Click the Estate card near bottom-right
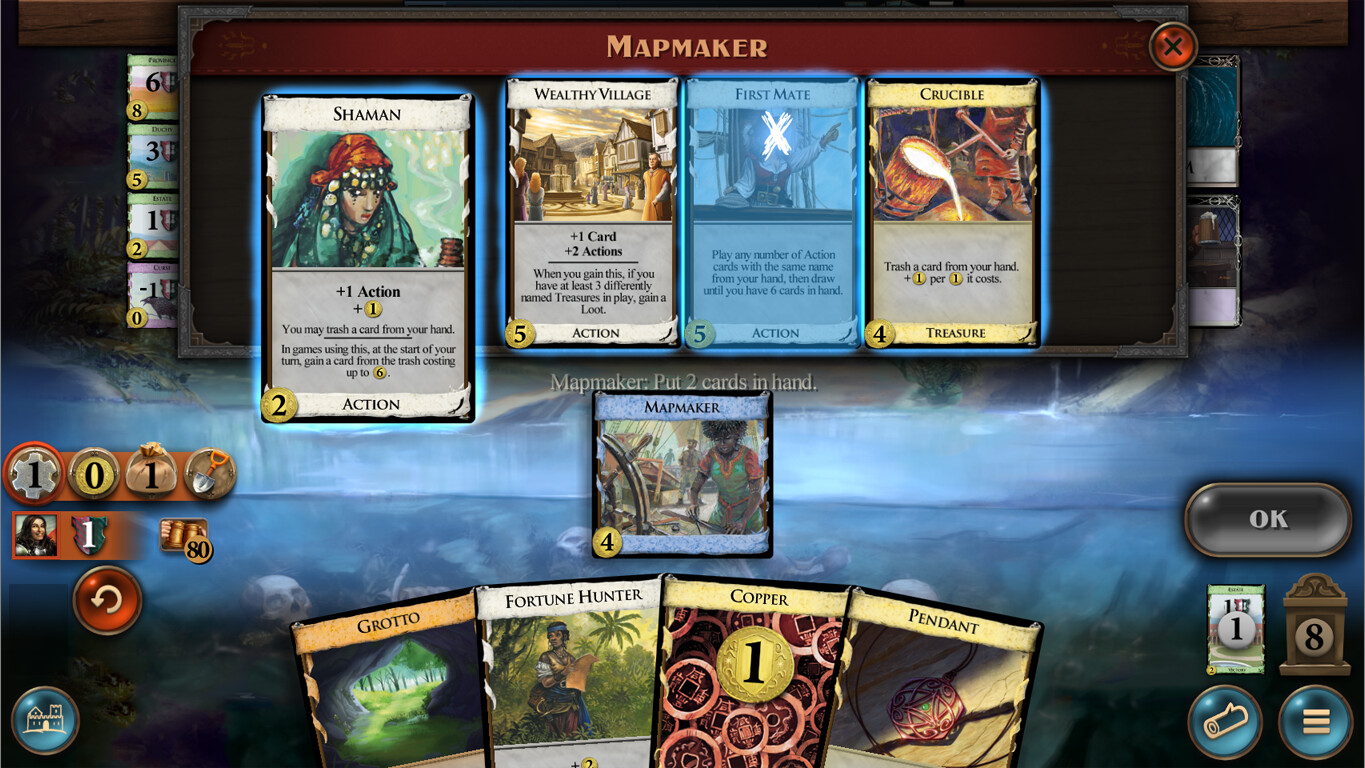 1236,630
